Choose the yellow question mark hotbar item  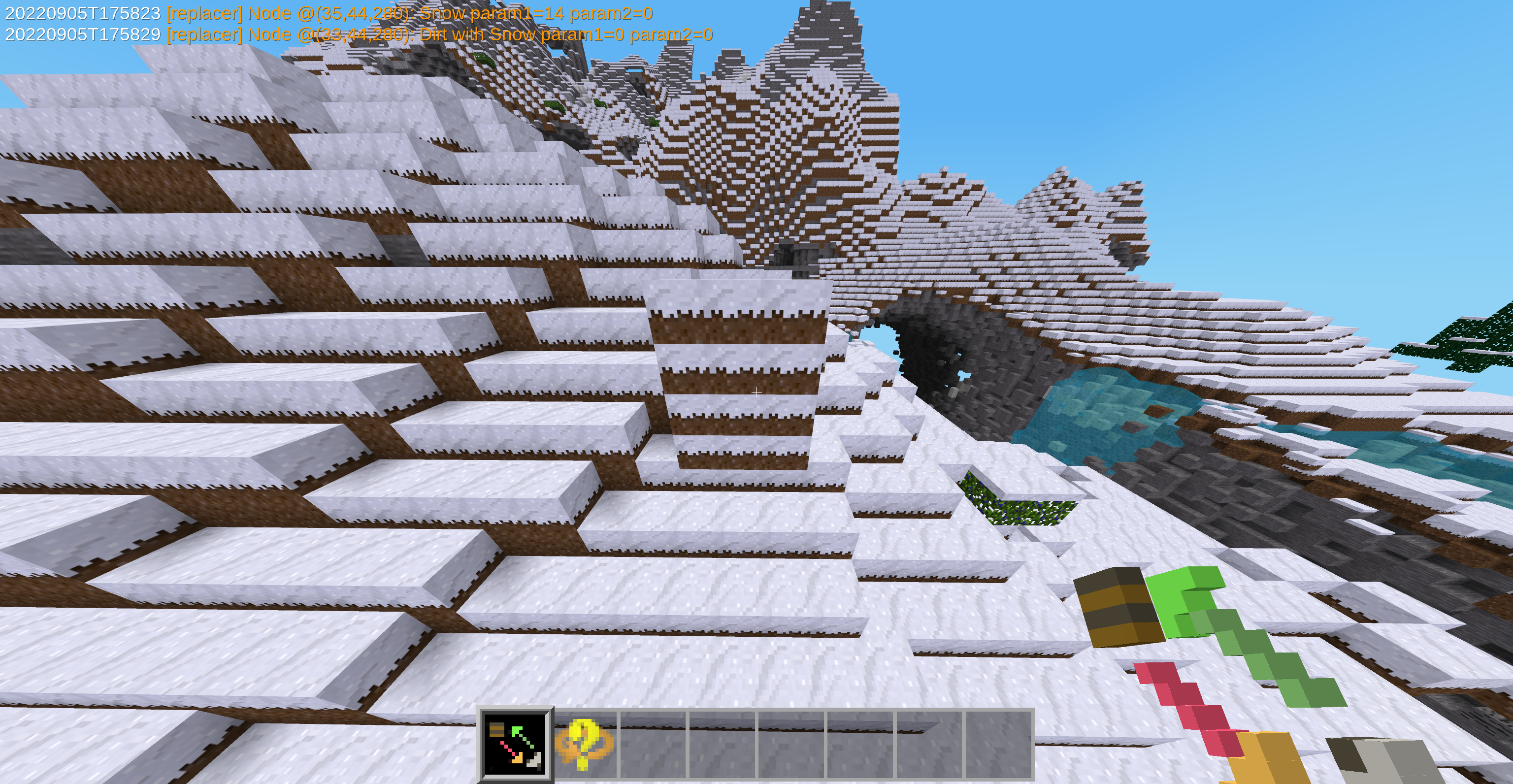point(585,744)
